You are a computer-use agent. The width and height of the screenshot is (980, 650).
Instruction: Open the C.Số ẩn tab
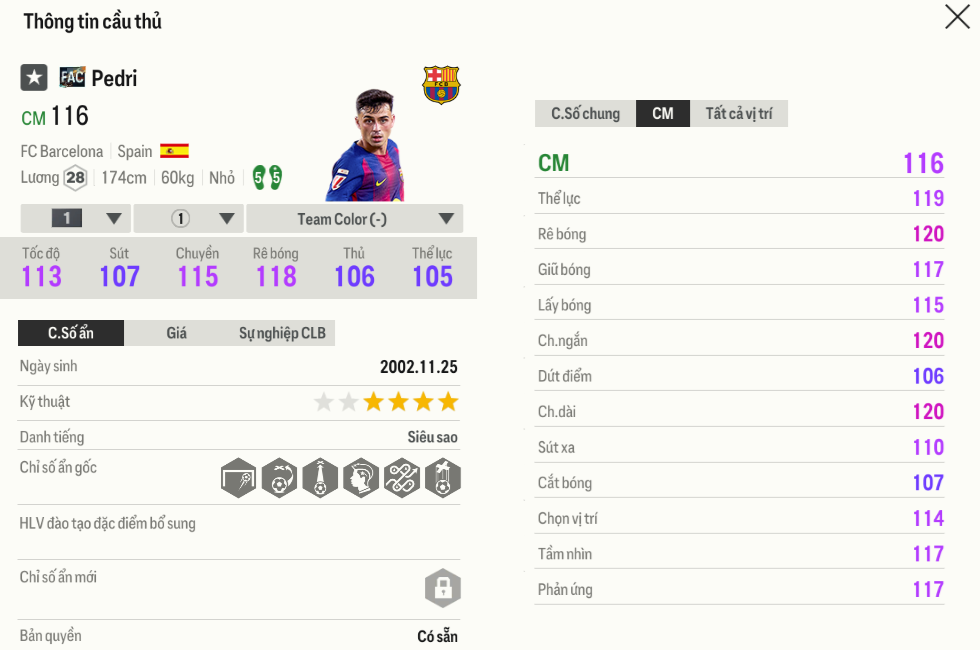point(71,333)
